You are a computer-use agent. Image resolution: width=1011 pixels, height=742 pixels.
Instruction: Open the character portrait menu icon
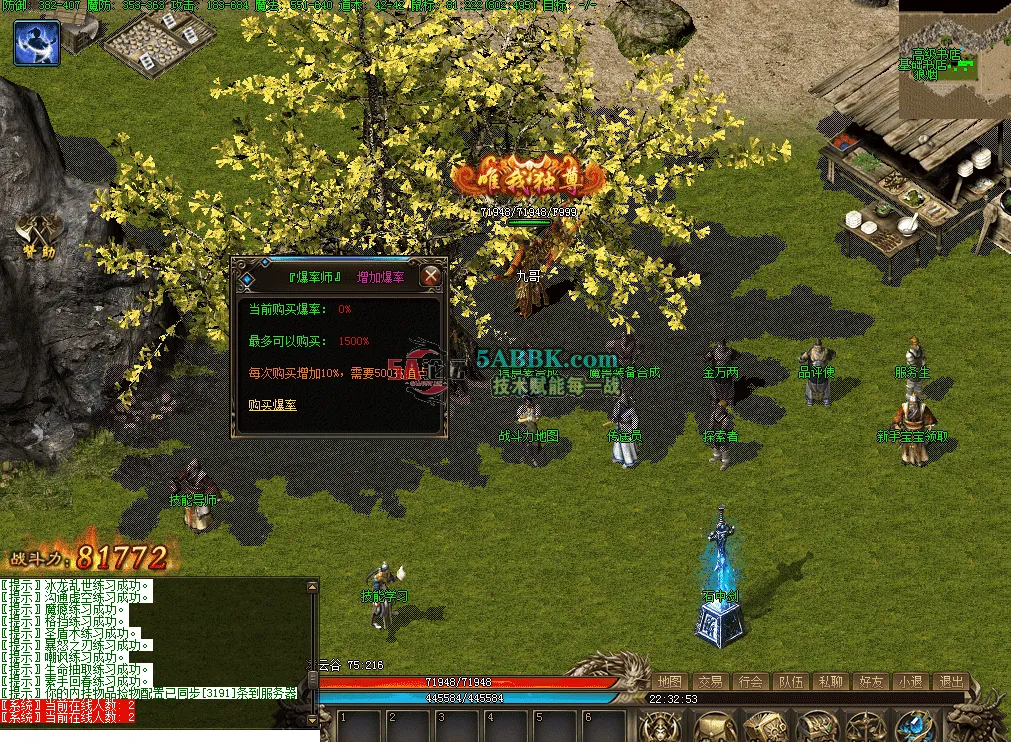661,726
